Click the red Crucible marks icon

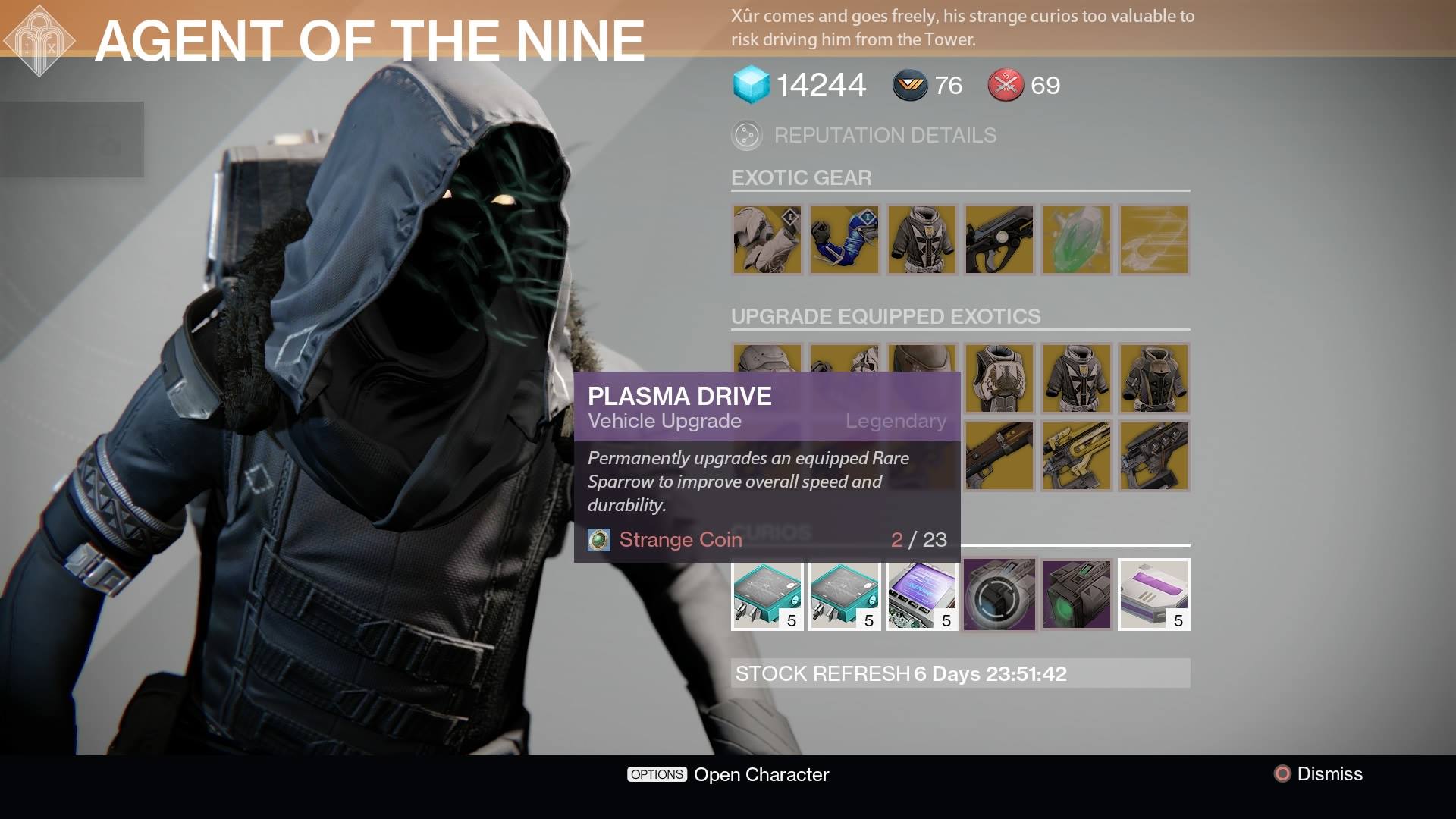pyautogui.click(x=1005, y=86)
